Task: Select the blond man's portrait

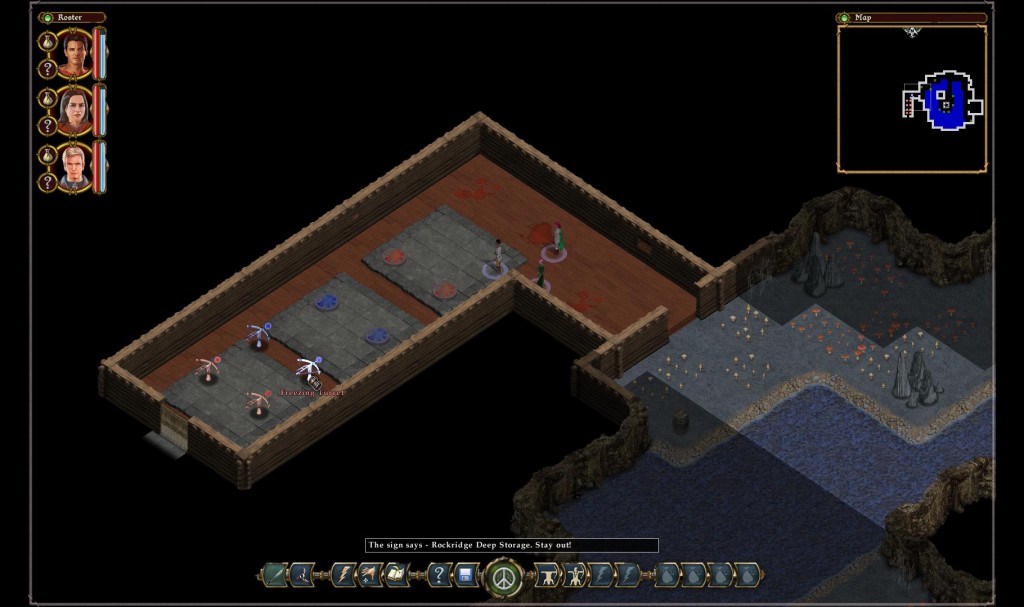Action: coord(75,167)
